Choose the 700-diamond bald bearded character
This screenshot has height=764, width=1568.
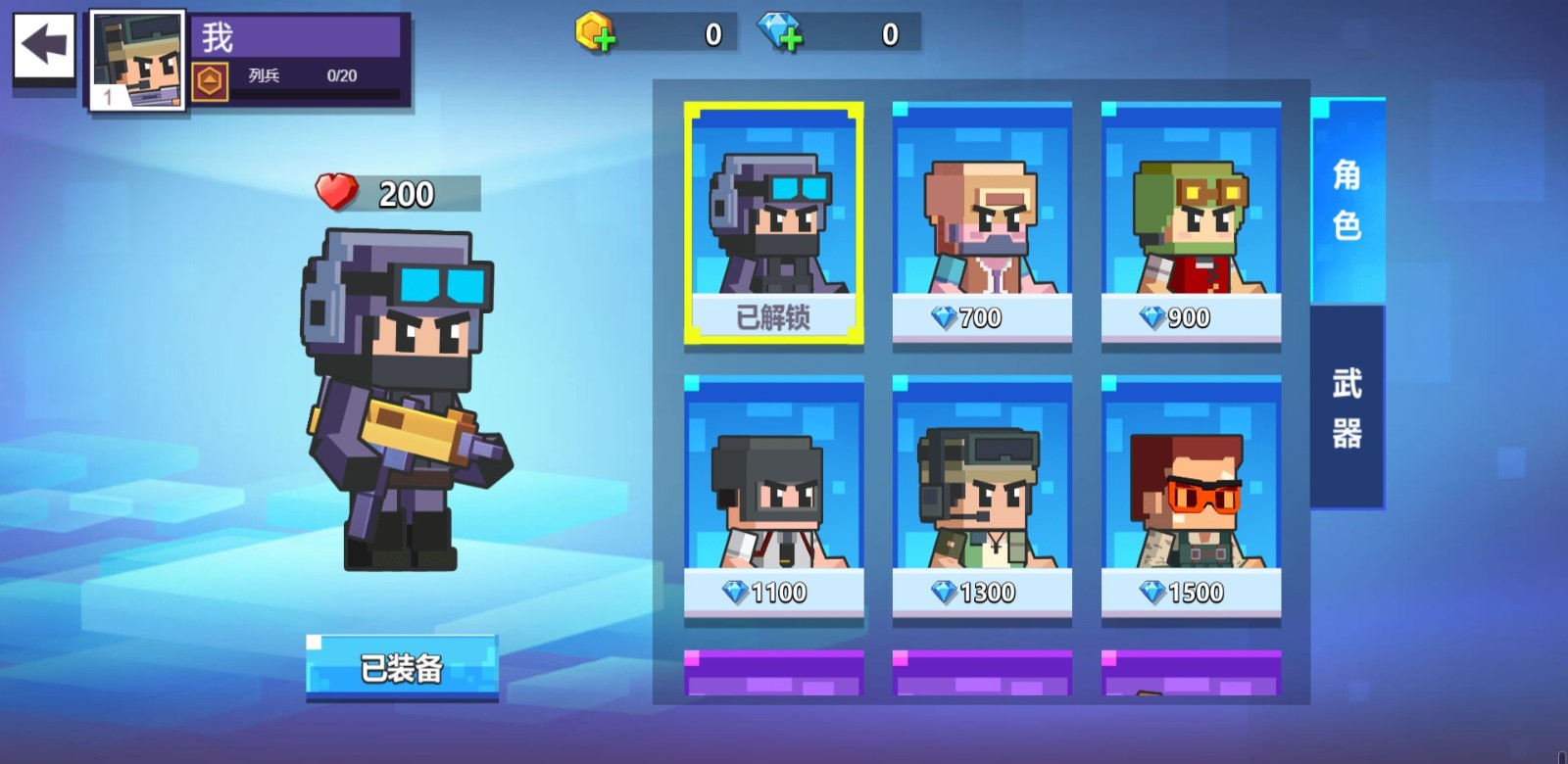(x=982, y=223)
